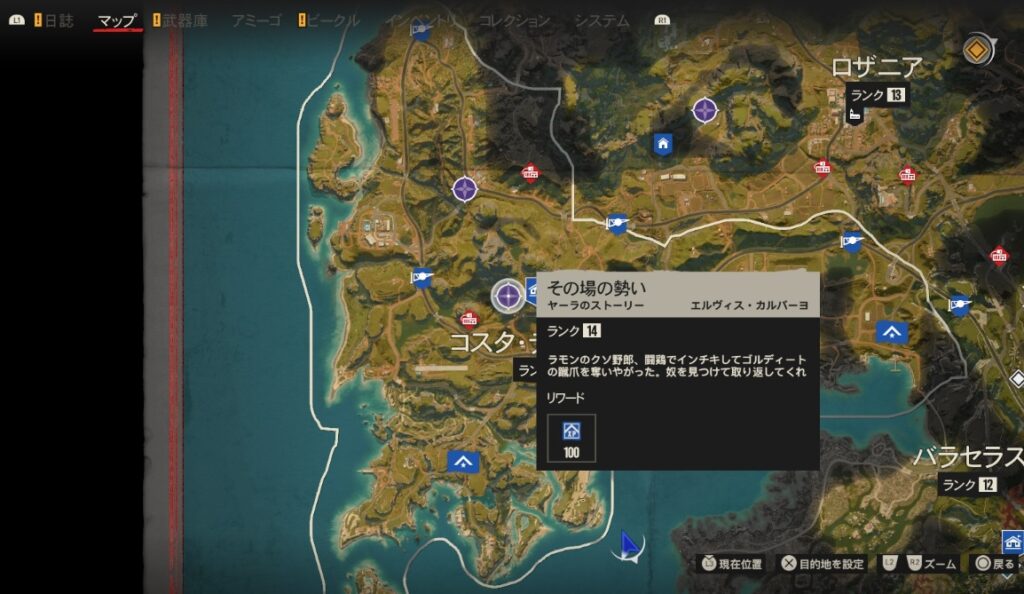This screenshot has width=1024, height=594.
Task: Choose the バラセラス region label
Action: point(968,458)
